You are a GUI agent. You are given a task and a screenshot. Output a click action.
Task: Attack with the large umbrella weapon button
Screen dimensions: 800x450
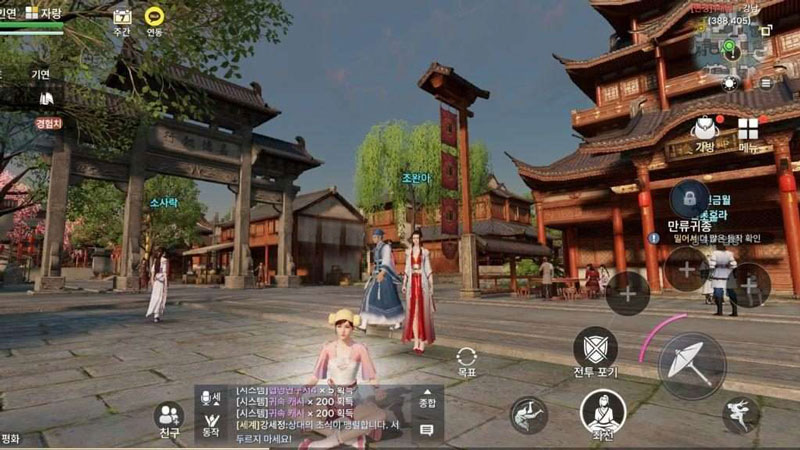point(692,366)
